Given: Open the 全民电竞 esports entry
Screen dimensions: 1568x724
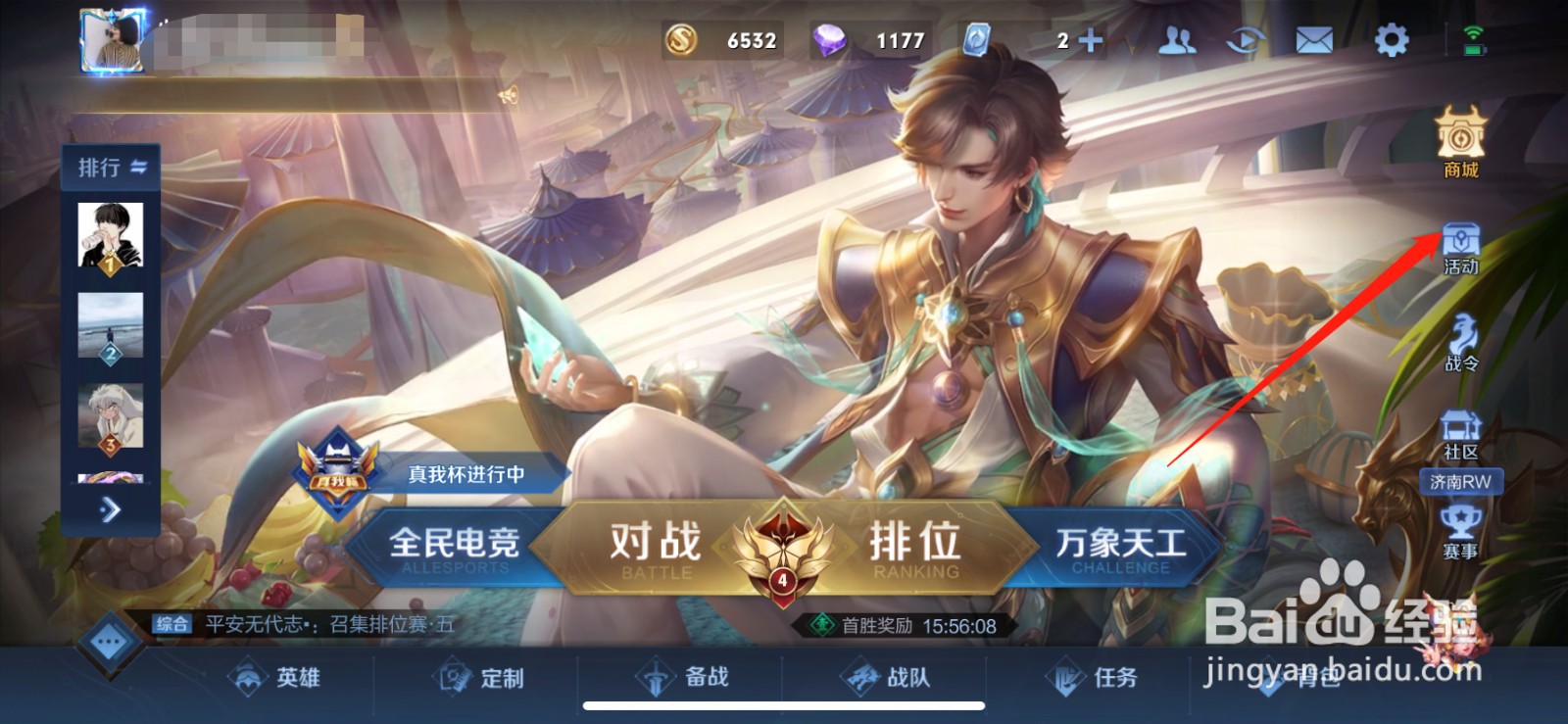Looking at the screenshot, I should point(456,546).
